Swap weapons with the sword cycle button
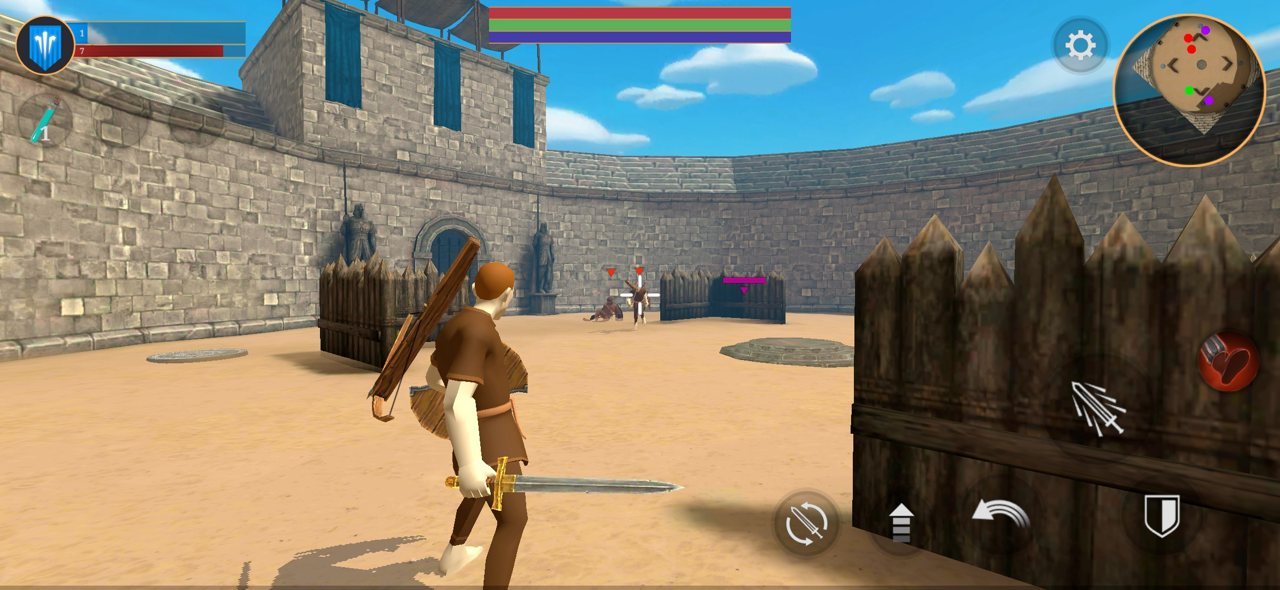Screen dimensions: 1280x590 (x=806, y=523)
